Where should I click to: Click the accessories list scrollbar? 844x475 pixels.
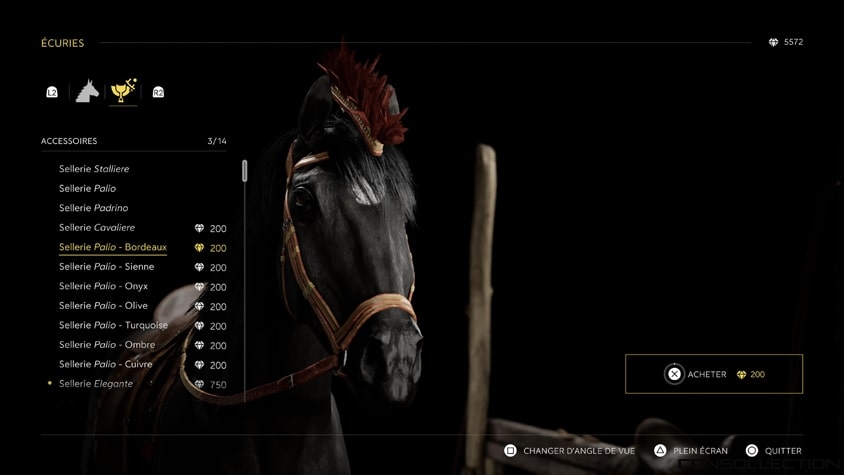click(x=245, y=171)
